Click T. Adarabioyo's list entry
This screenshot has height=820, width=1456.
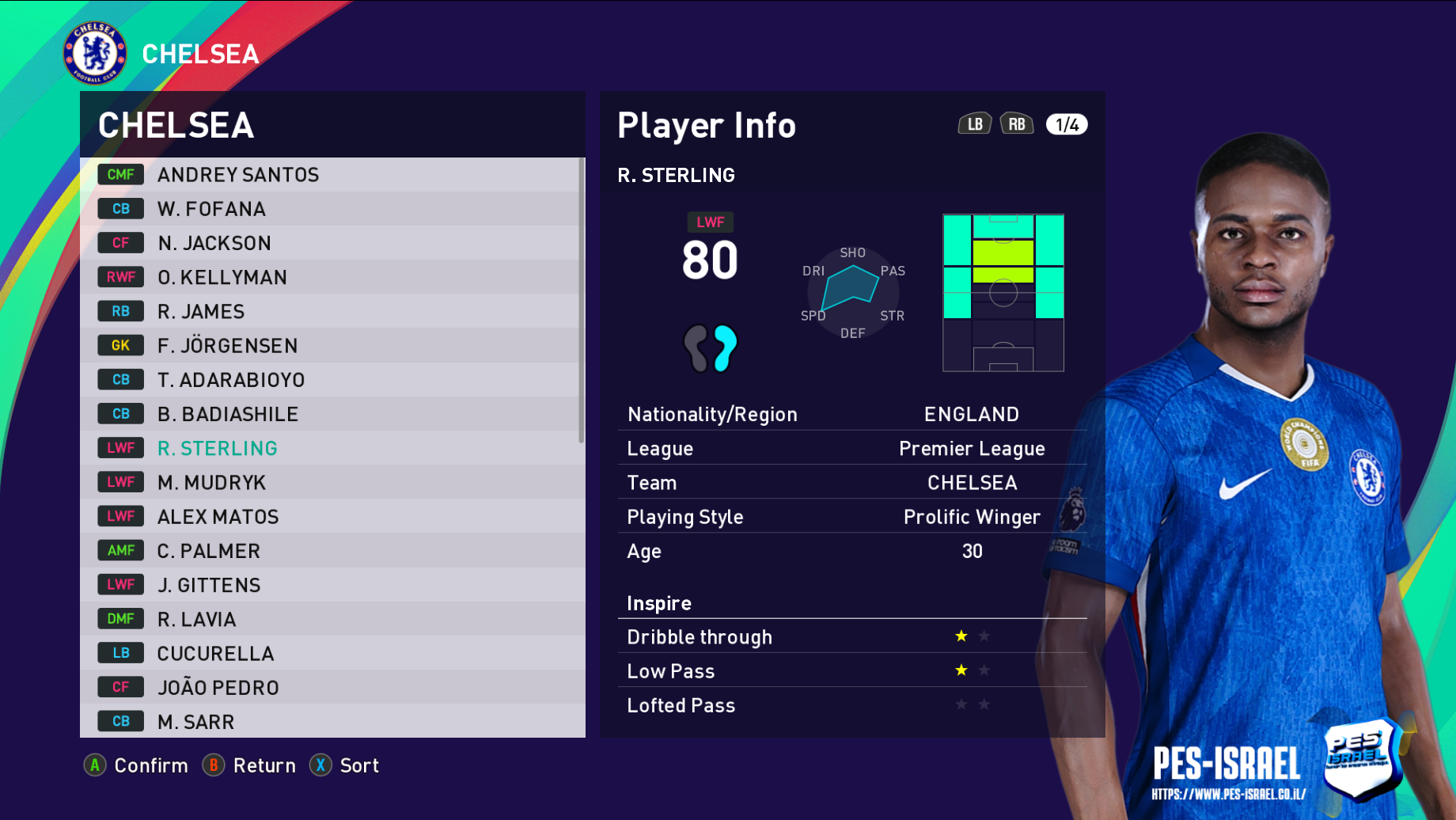(x=231, y=380)
